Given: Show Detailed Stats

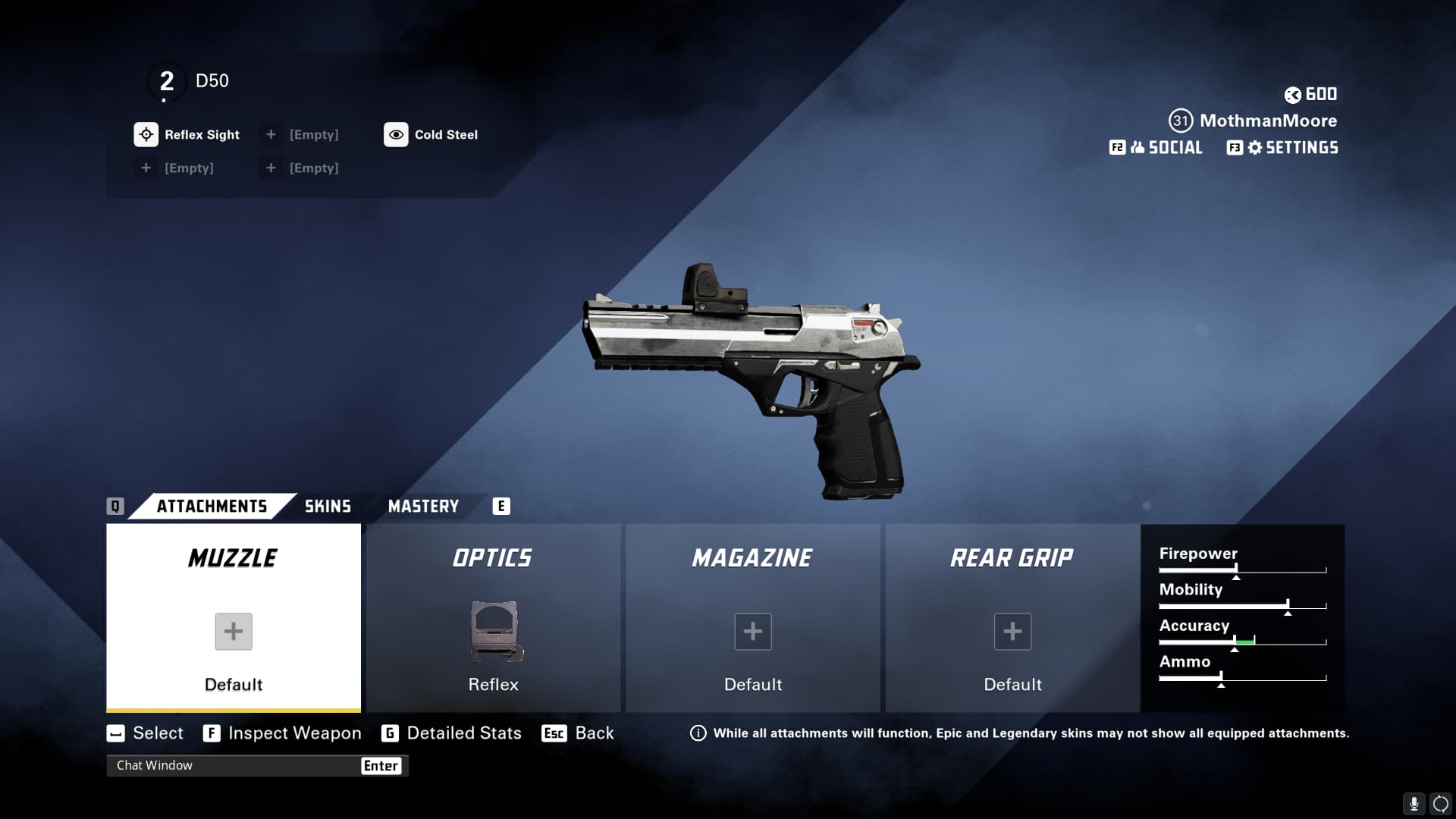Looking at the screenshot, I should click(463, 733).
